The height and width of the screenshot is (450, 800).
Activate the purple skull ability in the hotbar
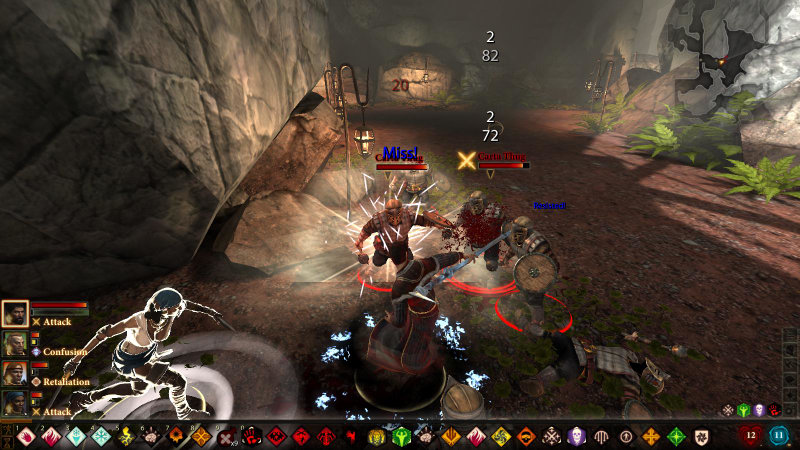coord(576,436)
